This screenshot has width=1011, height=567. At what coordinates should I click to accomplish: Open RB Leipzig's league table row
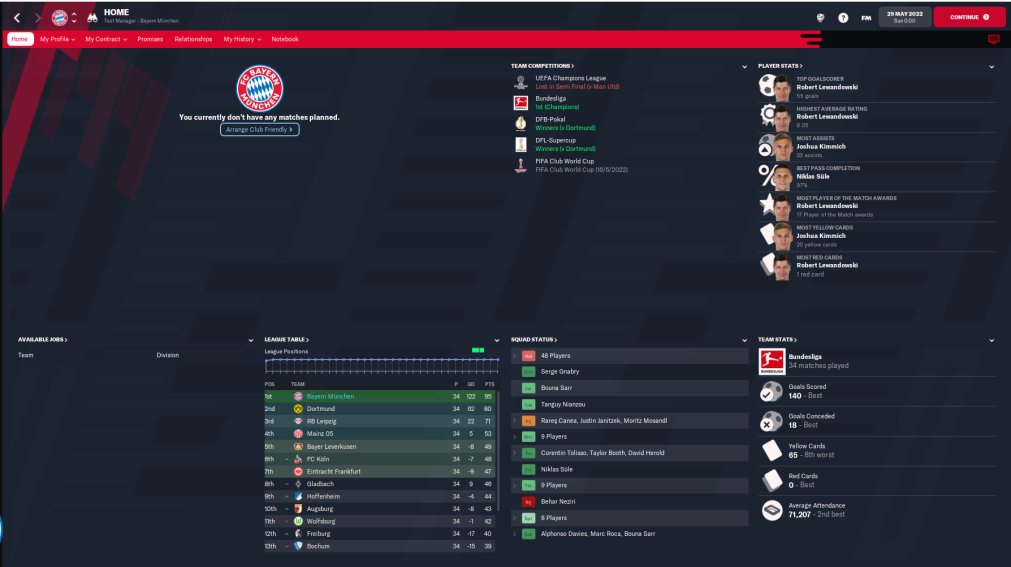coord(321,421)
